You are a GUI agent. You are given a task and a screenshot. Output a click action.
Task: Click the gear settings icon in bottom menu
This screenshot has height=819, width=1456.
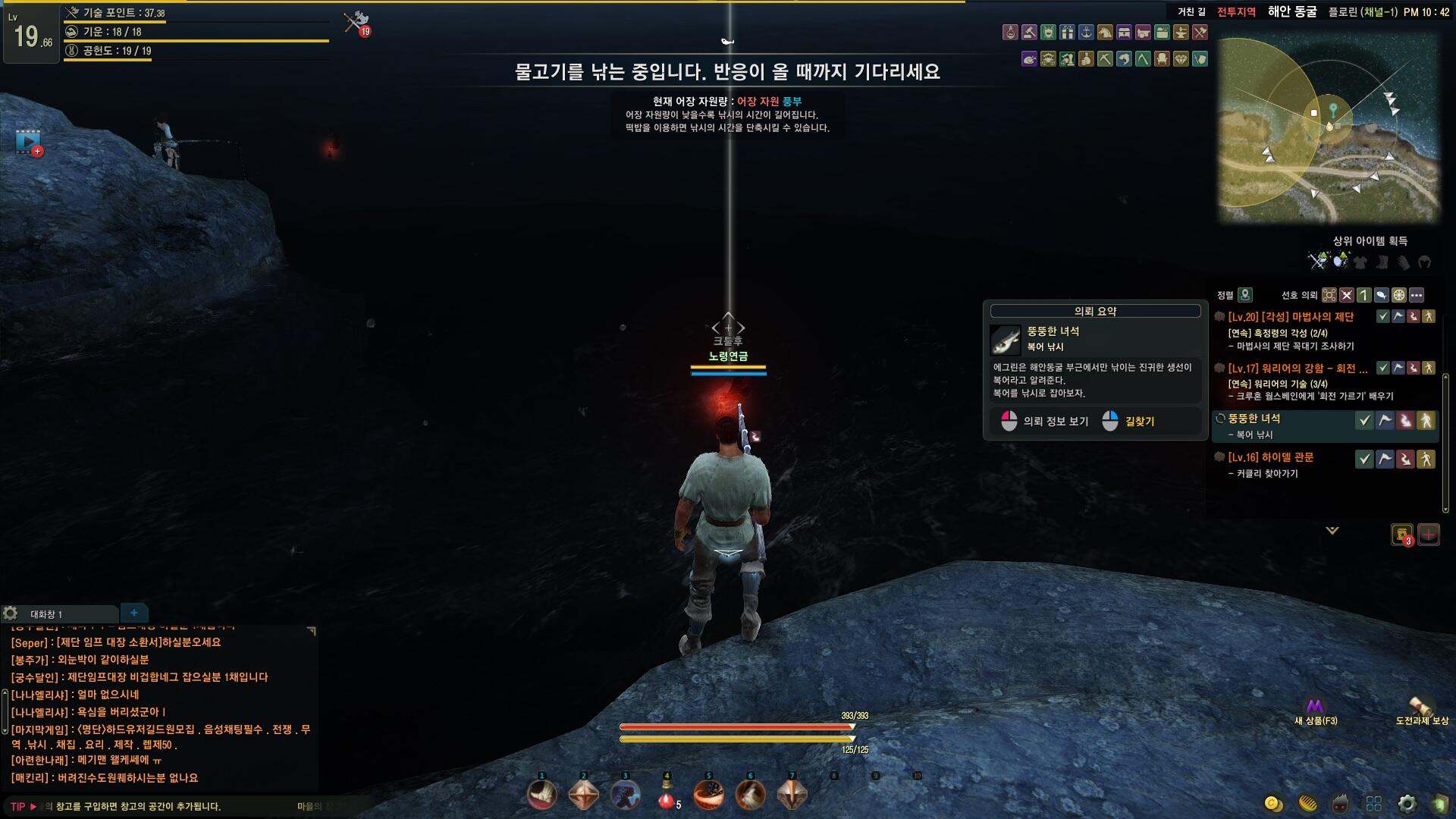coord(1407,804)
